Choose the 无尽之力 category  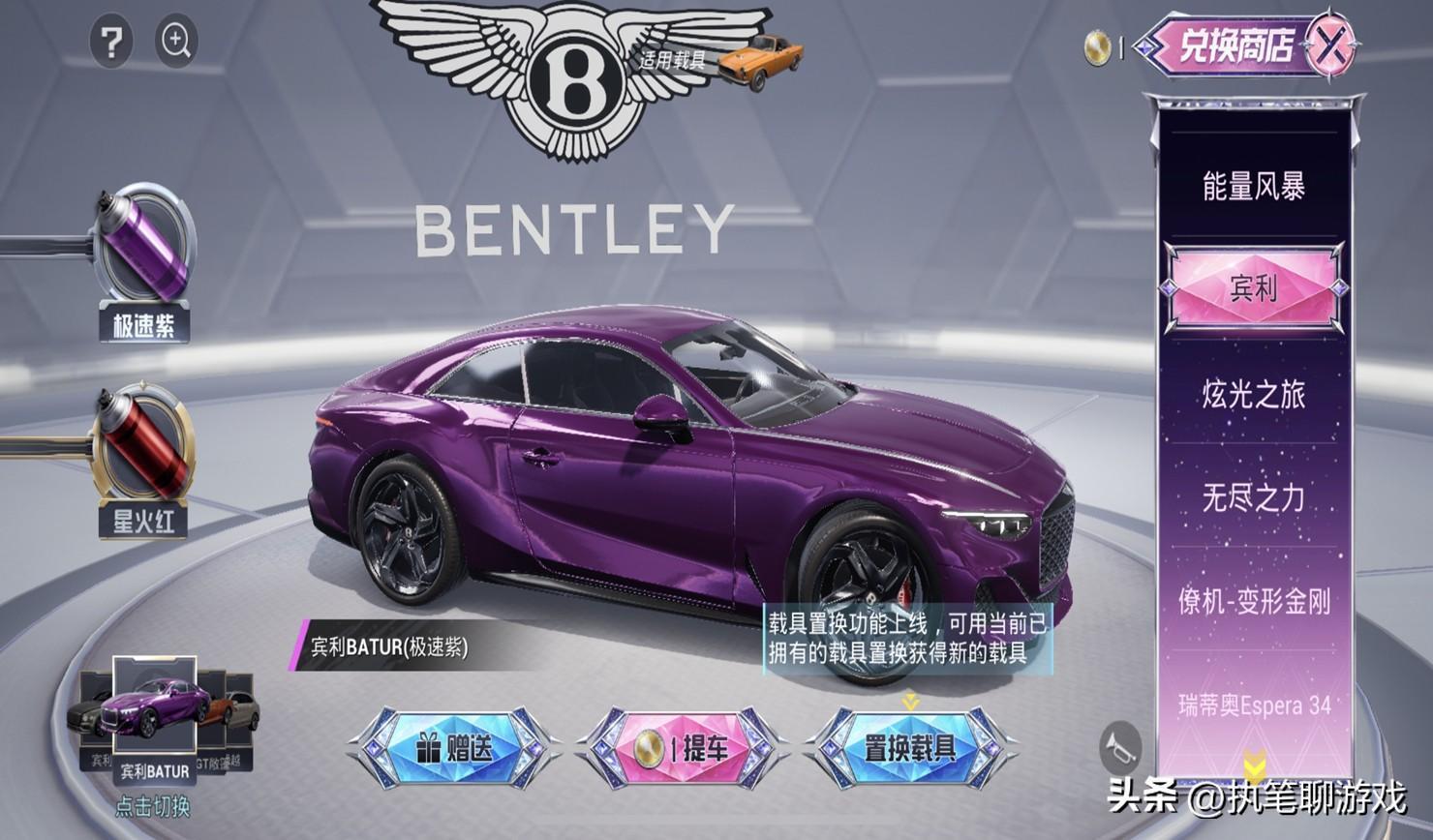click(1253, 497)
